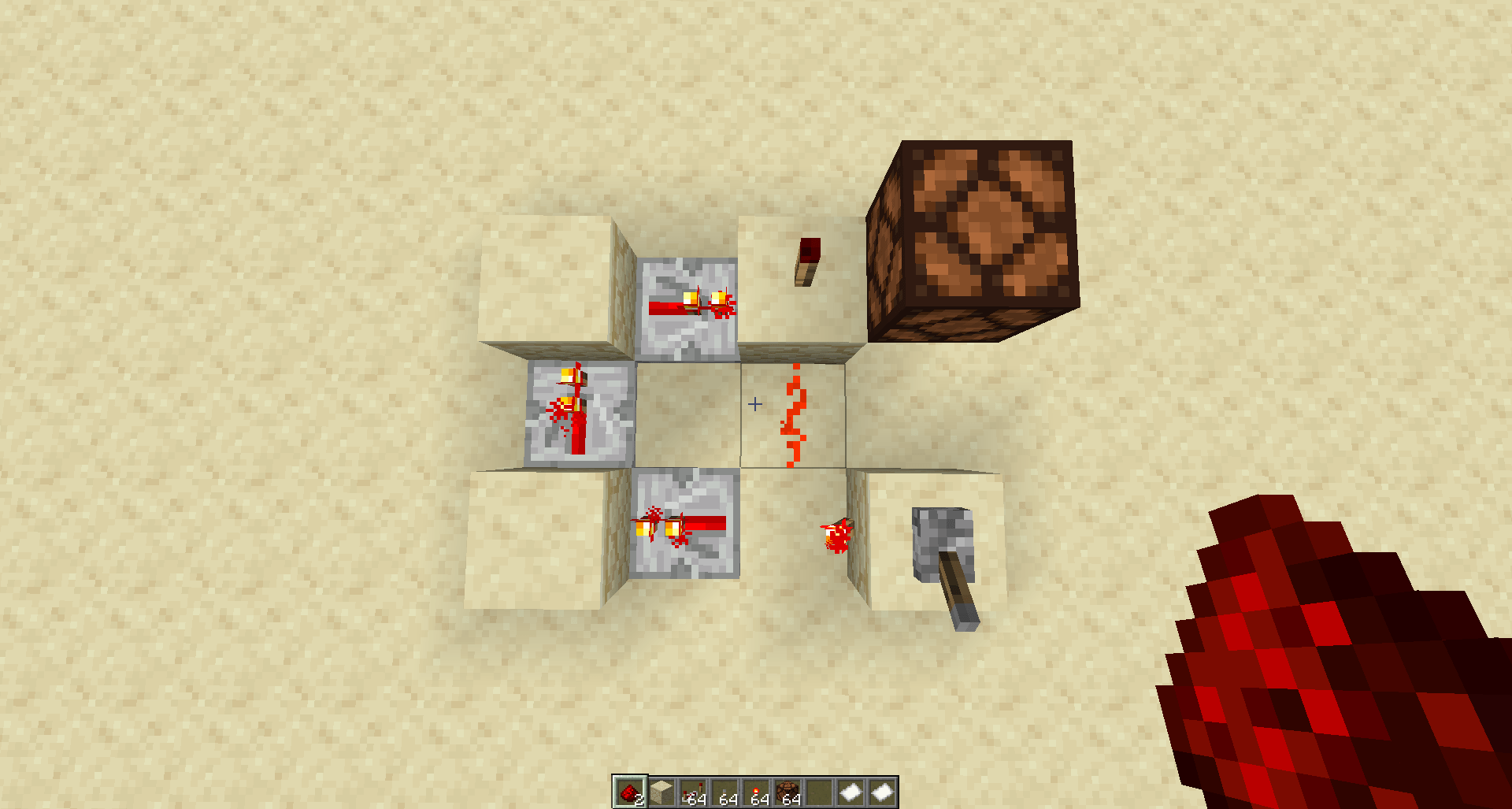Image resolution: width=1512 pixels, height=809 pixels.
Task: Select the sandstone block in the hotbar
Action: point(662,790)
